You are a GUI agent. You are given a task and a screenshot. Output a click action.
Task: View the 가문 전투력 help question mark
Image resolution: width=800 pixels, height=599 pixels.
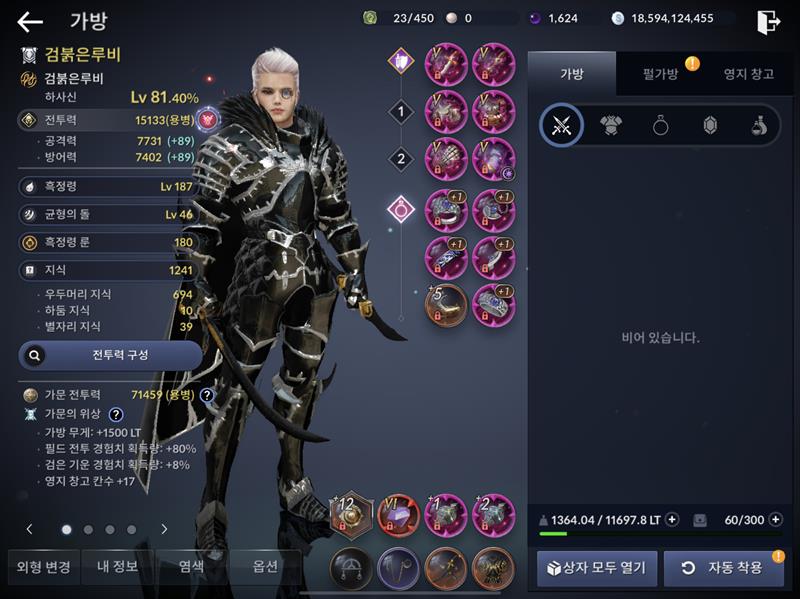pos(207,395)
